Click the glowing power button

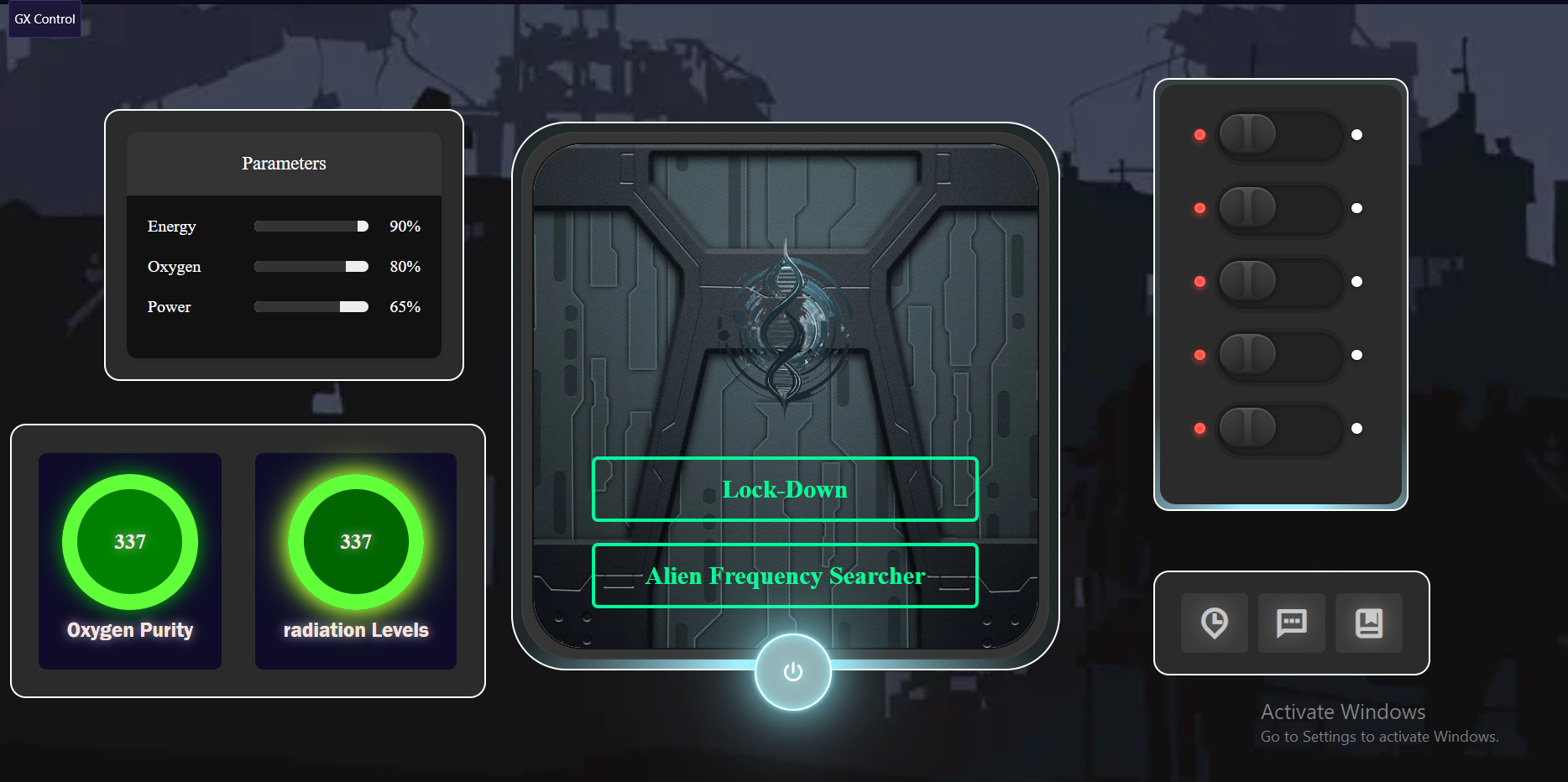pos(792,672)
